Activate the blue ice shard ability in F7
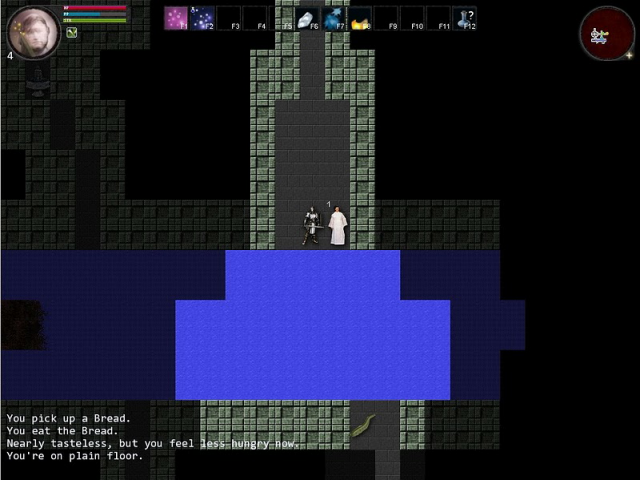The width and height of the screenshot is (640, 480). [334, 18]
